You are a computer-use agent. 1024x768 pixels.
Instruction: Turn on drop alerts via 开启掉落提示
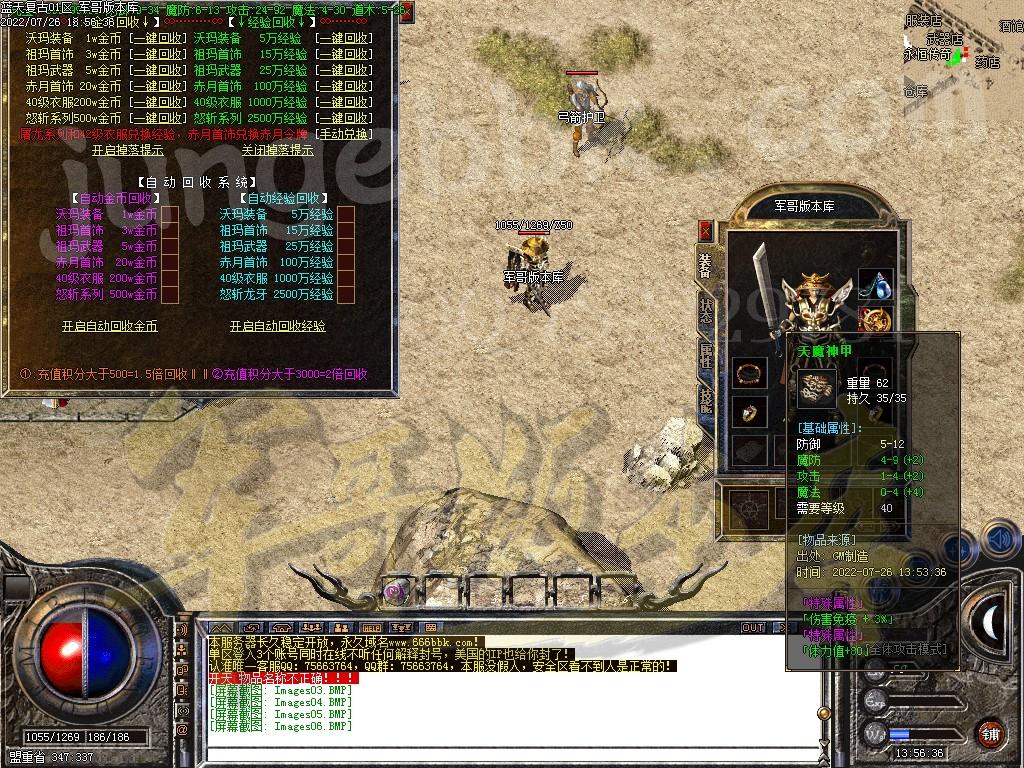127,150
